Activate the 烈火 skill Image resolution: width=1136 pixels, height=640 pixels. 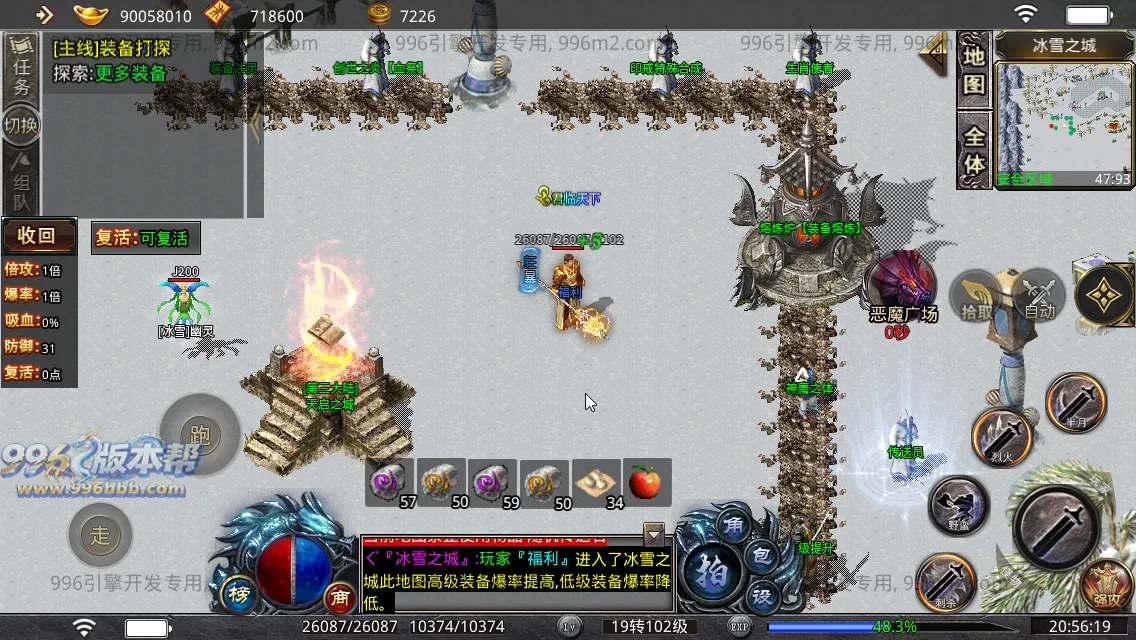coord(1002,437)
